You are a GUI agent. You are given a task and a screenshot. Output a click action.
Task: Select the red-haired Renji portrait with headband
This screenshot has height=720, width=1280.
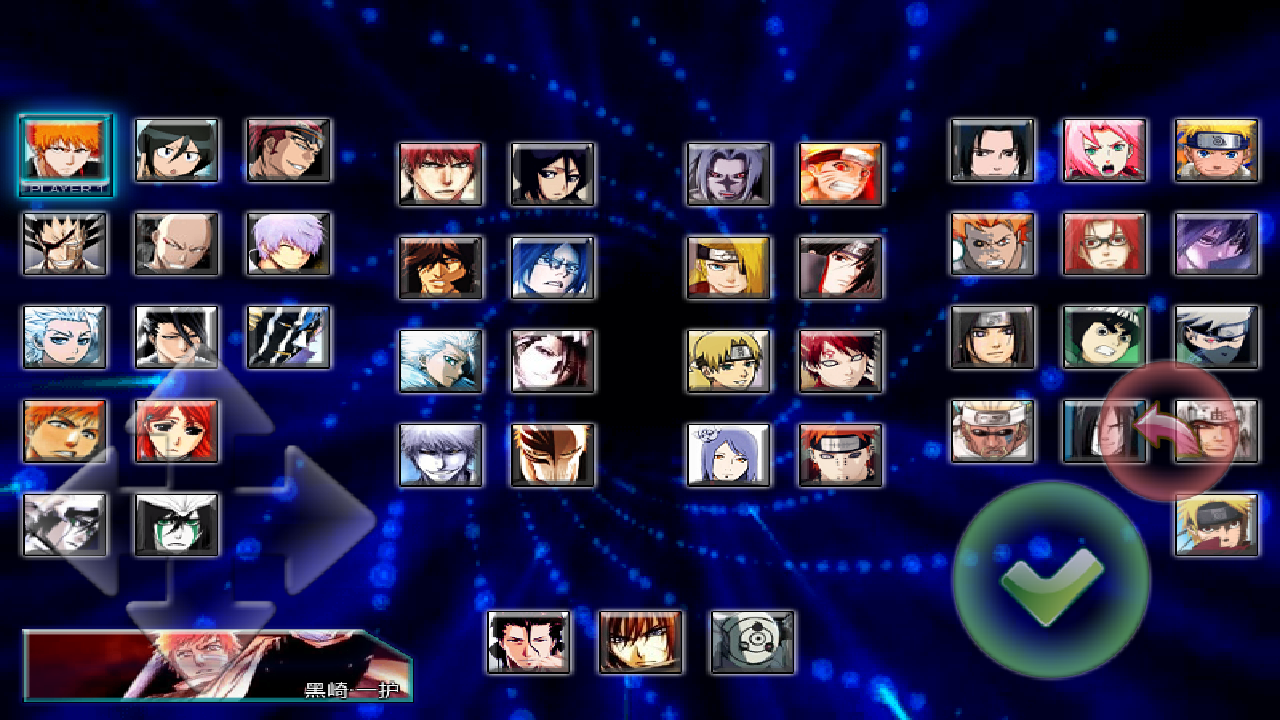(289, 150)
